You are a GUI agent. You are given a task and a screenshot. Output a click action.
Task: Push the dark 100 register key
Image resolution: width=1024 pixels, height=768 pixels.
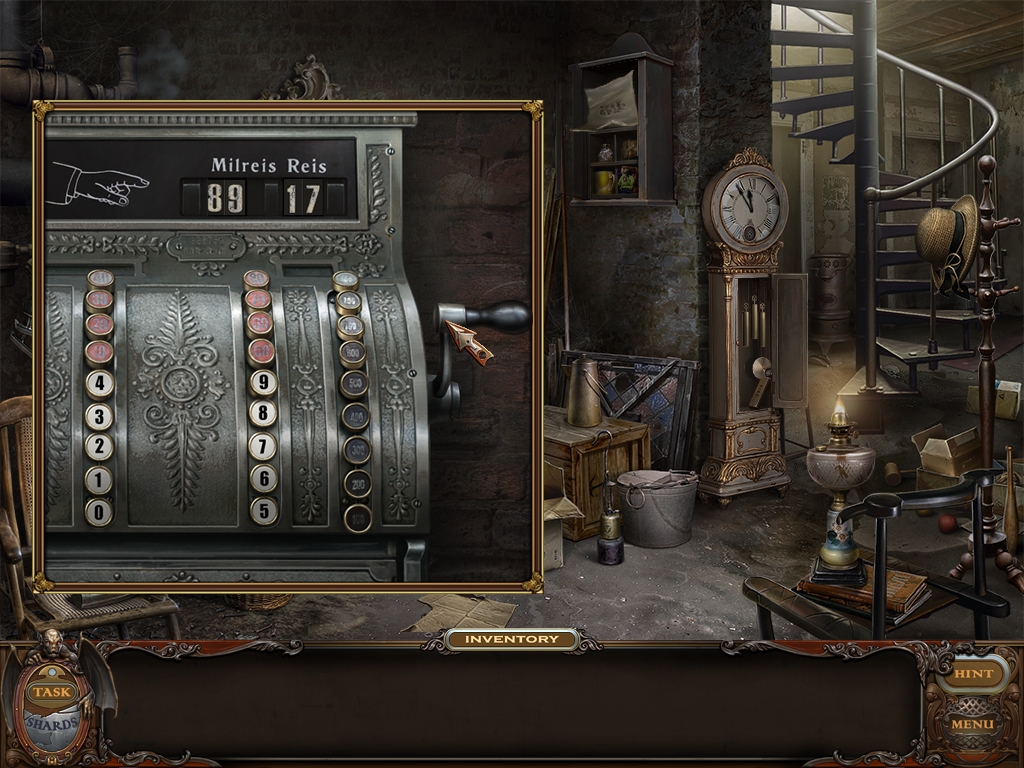tap(358, 517)
